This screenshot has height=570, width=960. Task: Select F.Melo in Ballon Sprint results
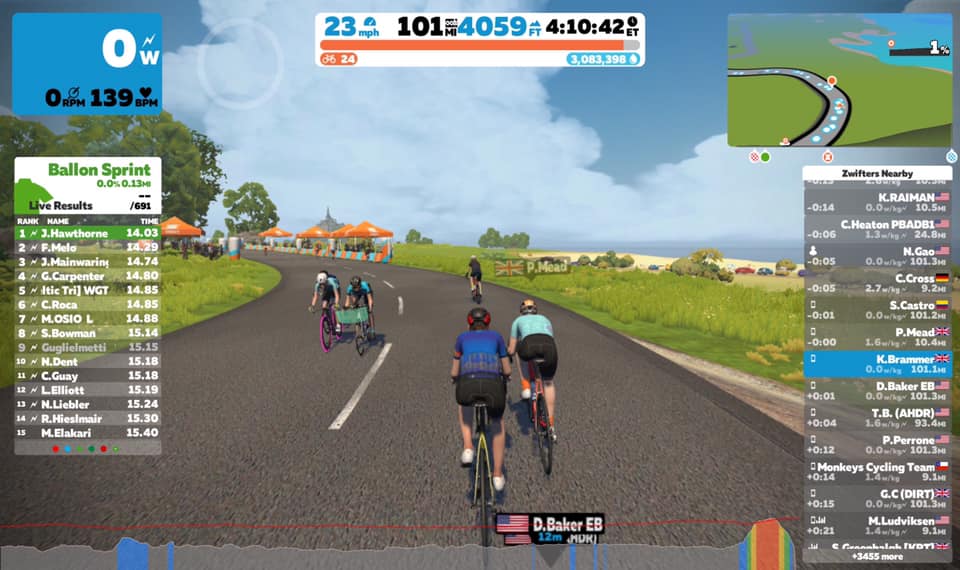(87, 247)
